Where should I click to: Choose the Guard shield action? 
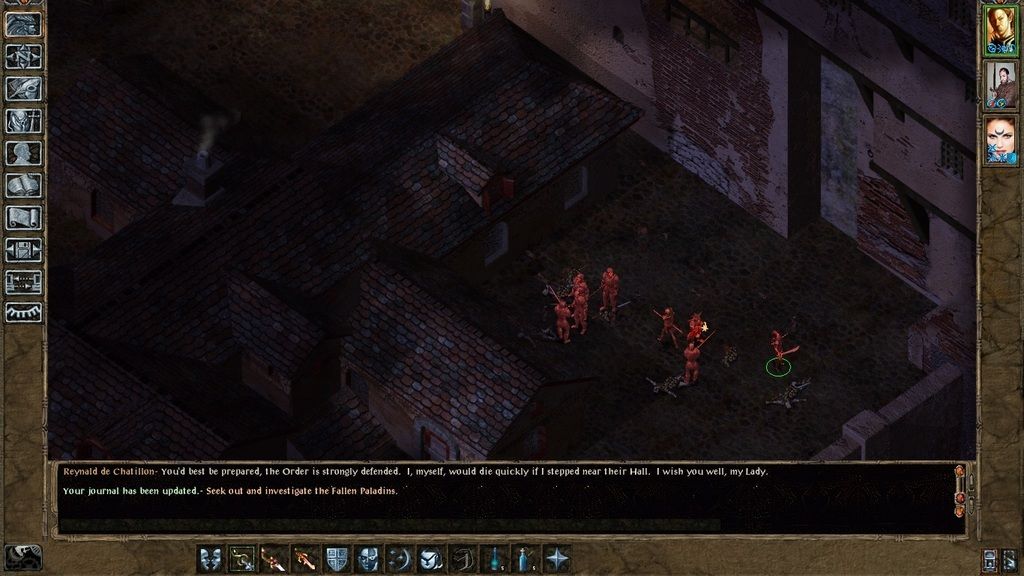[338, 559]
